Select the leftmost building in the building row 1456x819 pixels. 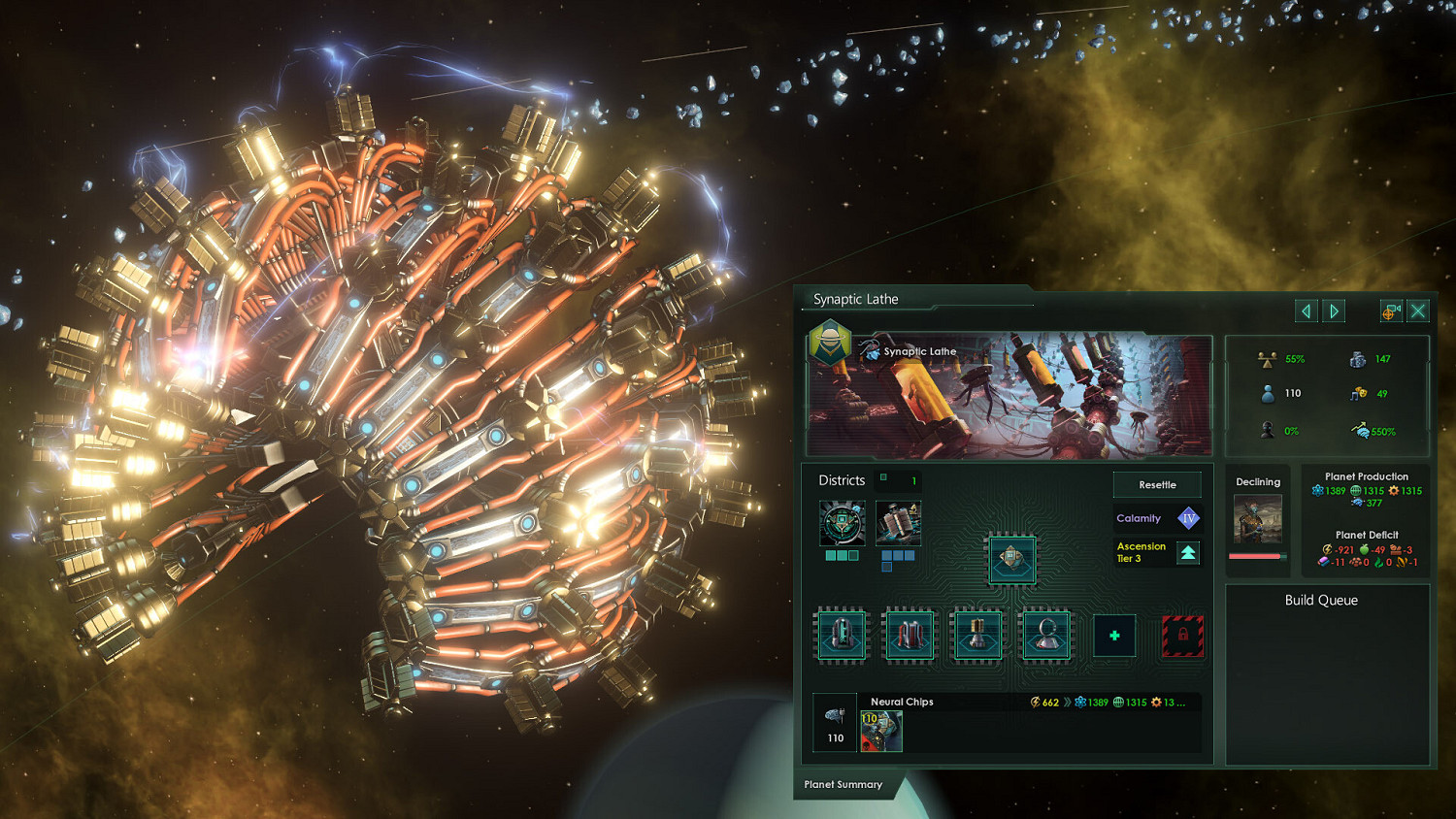pyautogui.click(x=841, y=635)
